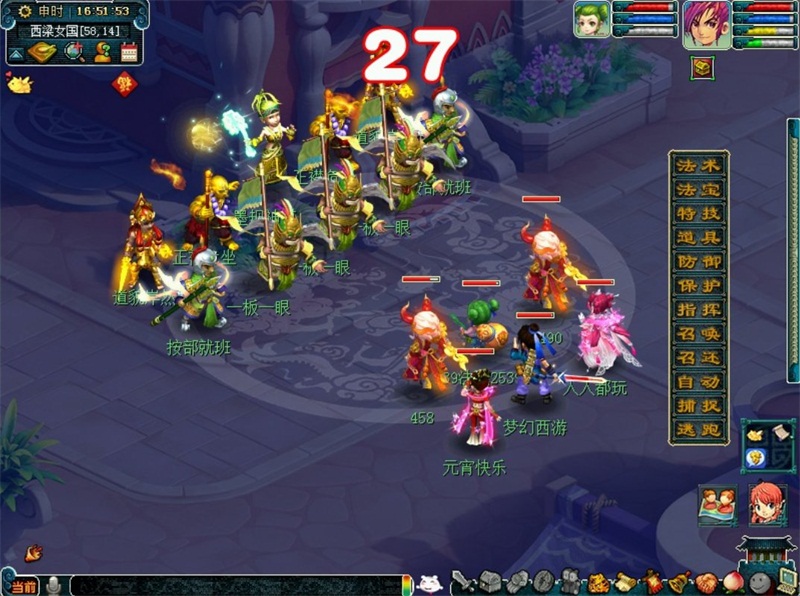
Task: Choose the 逃跑 flee command
Action: click(700, 429)
